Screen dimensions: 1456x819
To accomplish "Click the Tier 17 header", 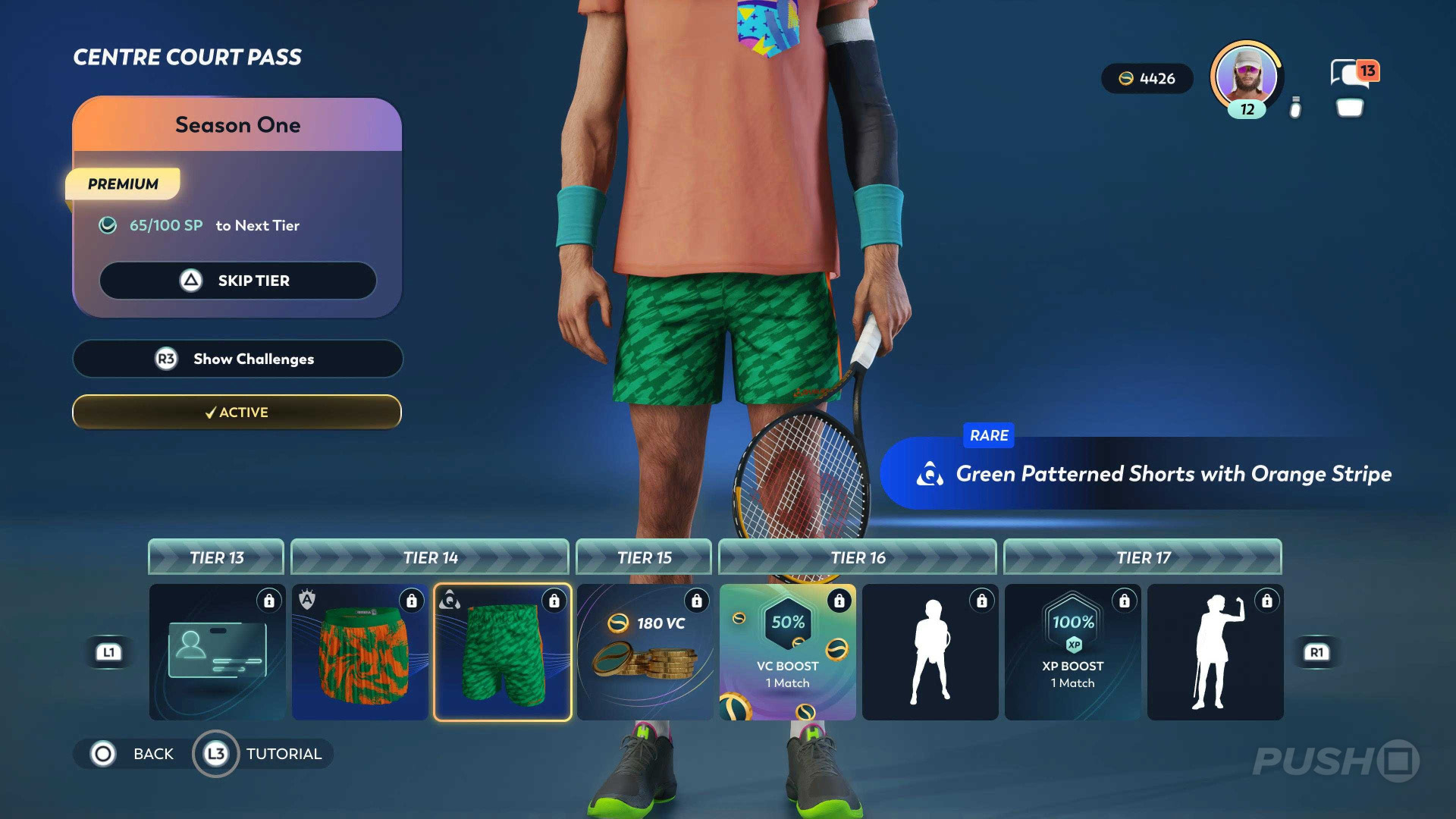I will click(1143, 557).
